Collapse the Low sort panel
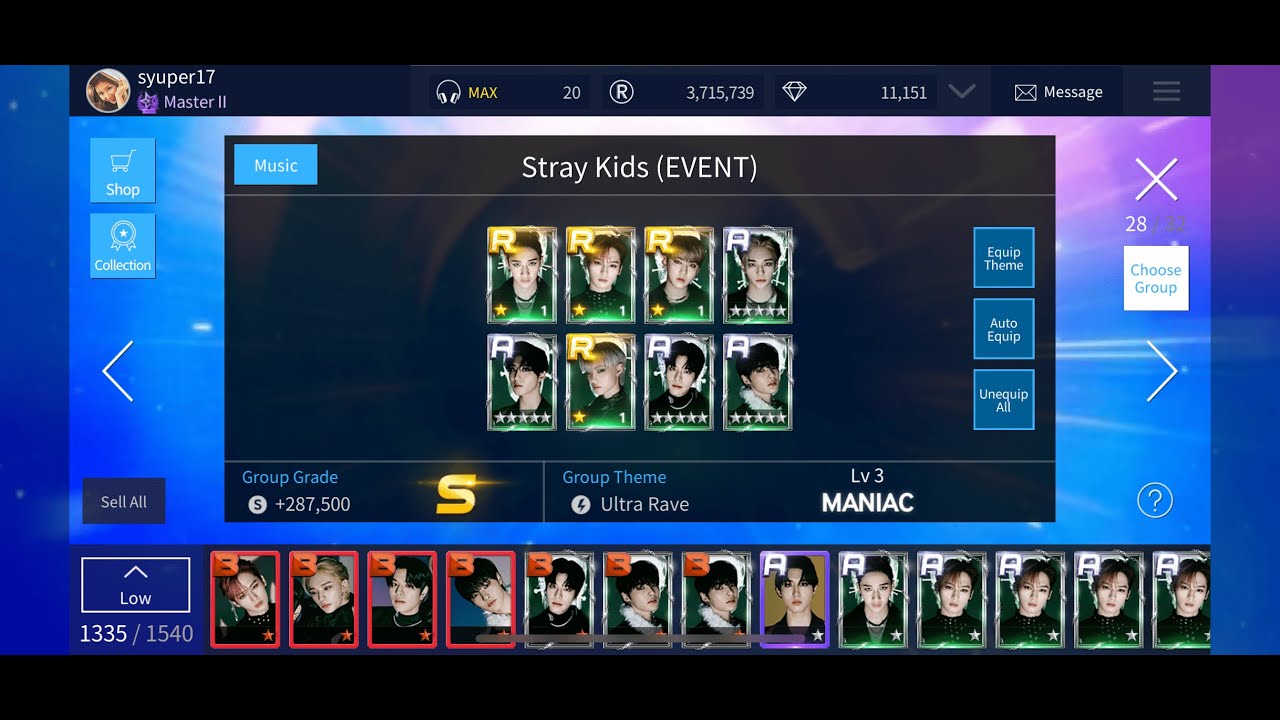The image size is (1280, 720). (x=135, y=585)
